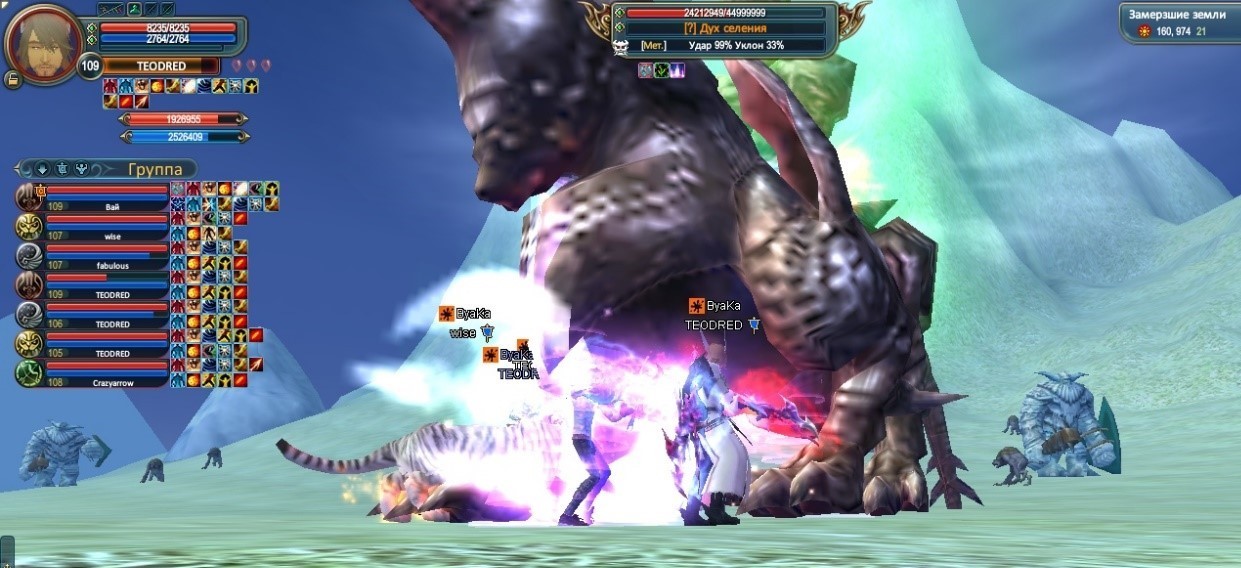
Task: Open the Группа party panel header
Action: click(153, 169)
